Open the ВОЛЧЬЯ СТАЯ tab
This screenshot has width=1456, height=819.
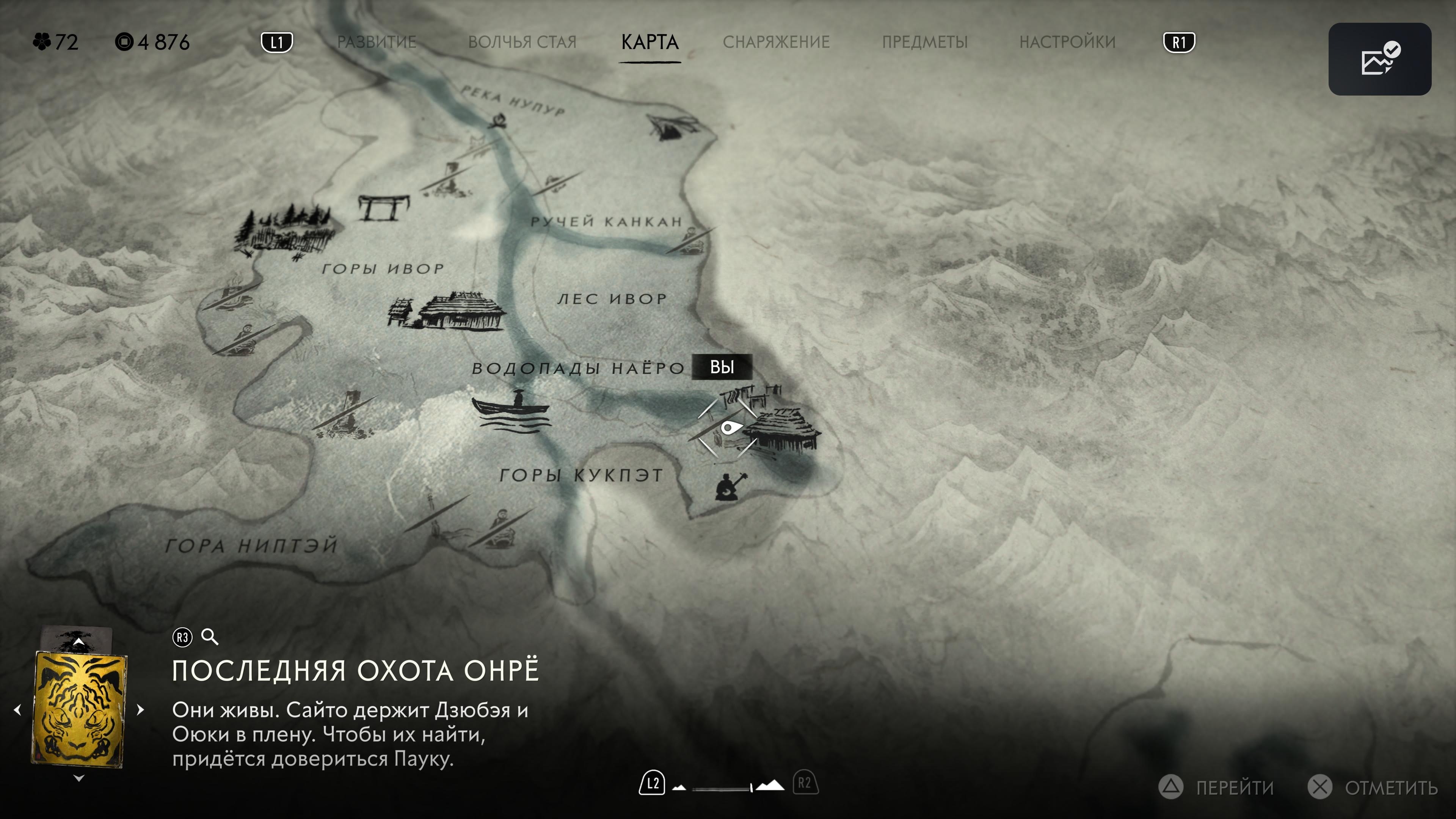pyautogui.click(x=522, y=42)
